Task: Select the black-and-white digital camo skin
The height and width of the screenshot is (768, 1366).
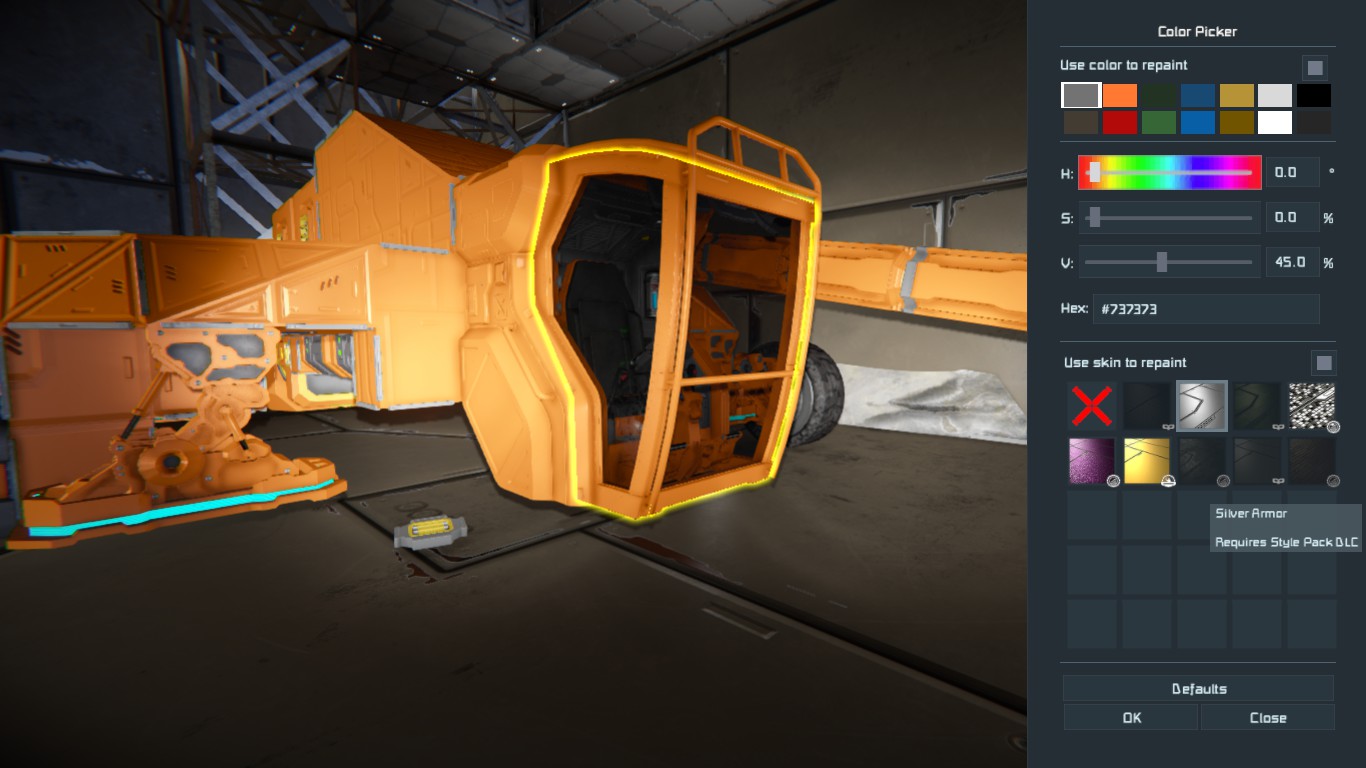Action: [x=1312, y=406]
